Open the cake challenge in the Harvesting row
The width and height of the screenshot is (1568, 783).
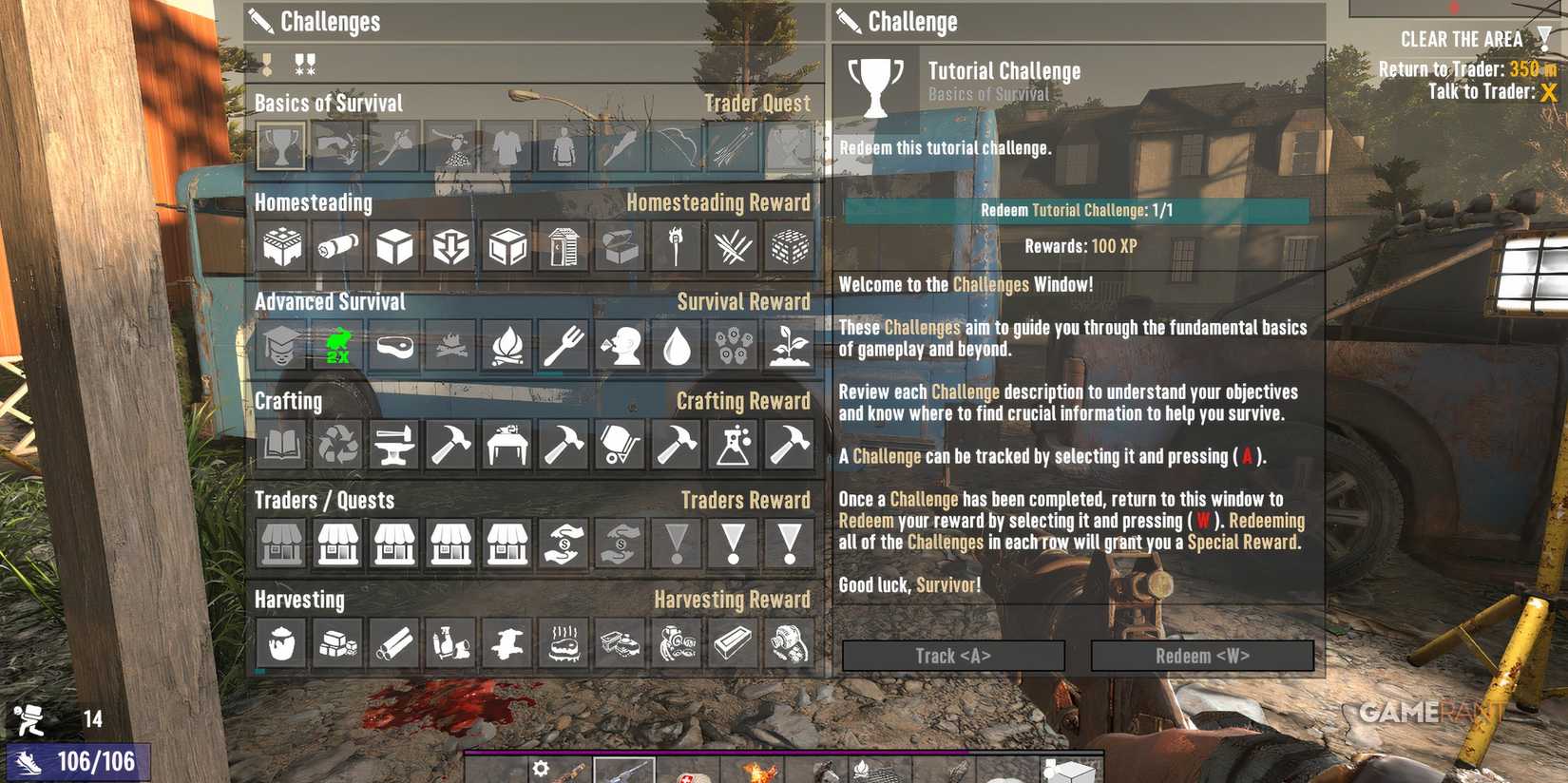click(562, 642)
